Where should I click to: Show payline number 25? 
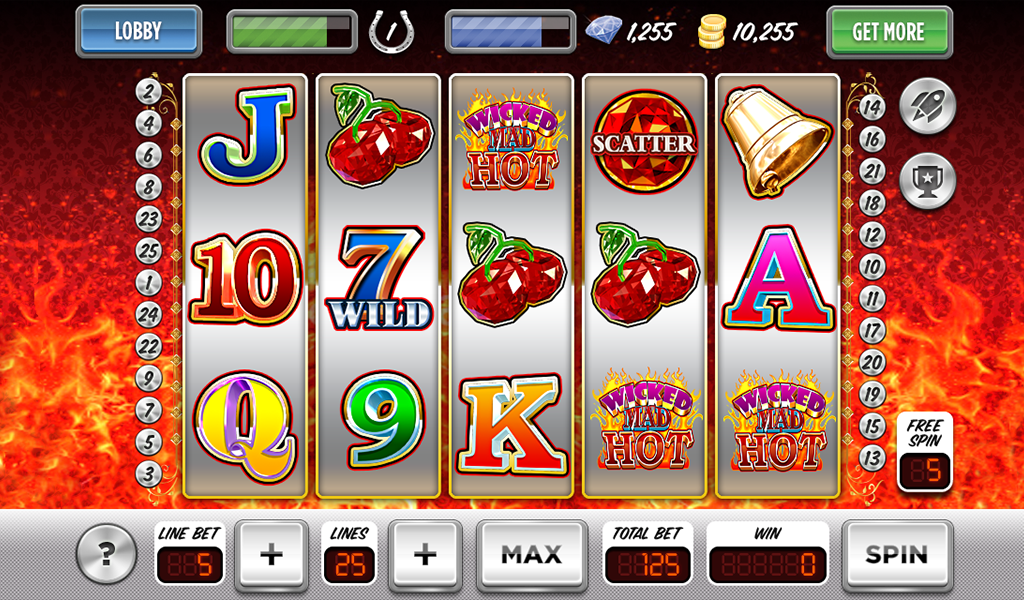(149, 251)
